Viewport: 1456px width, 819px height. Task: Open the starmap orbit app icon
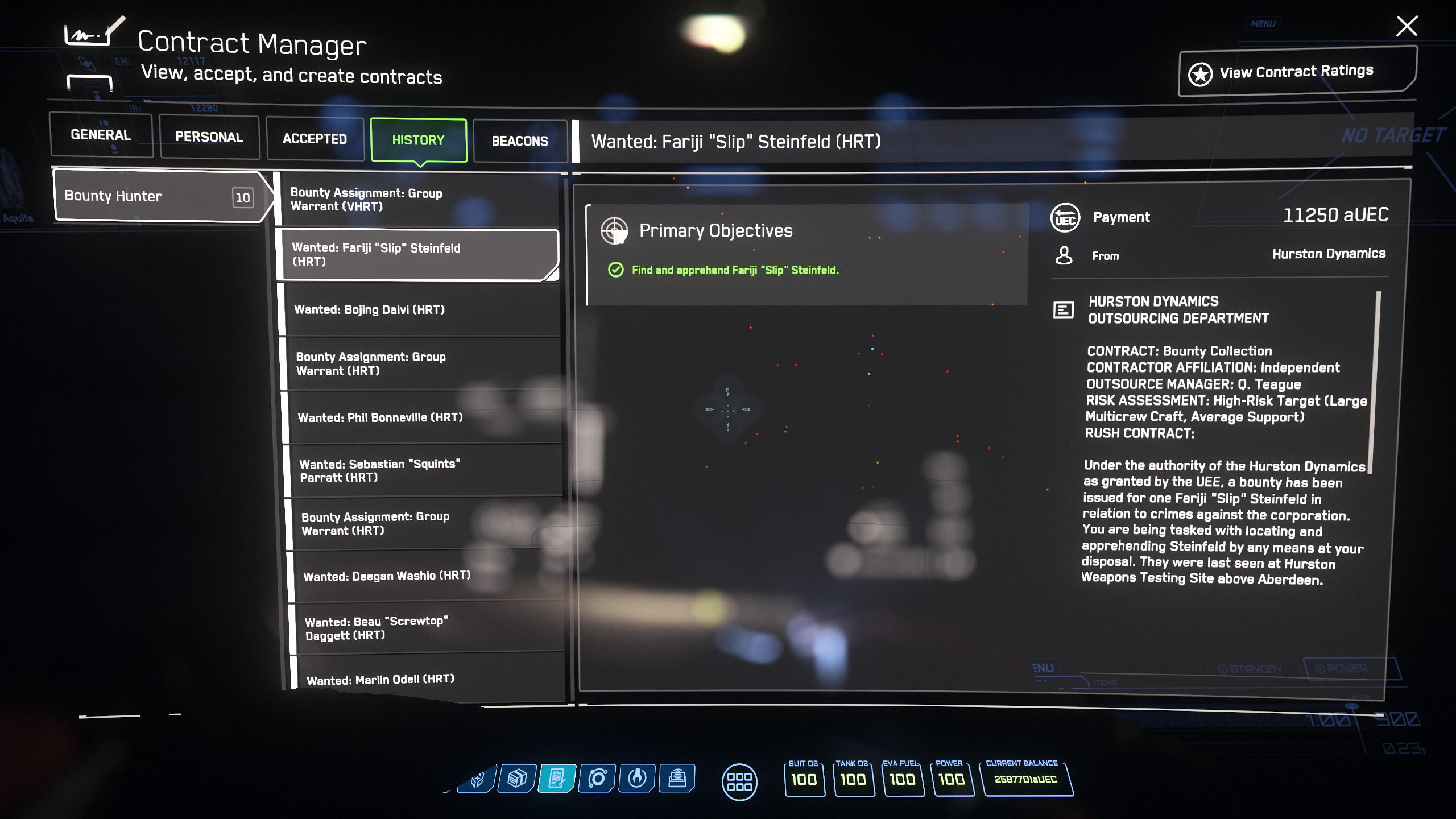597,778
